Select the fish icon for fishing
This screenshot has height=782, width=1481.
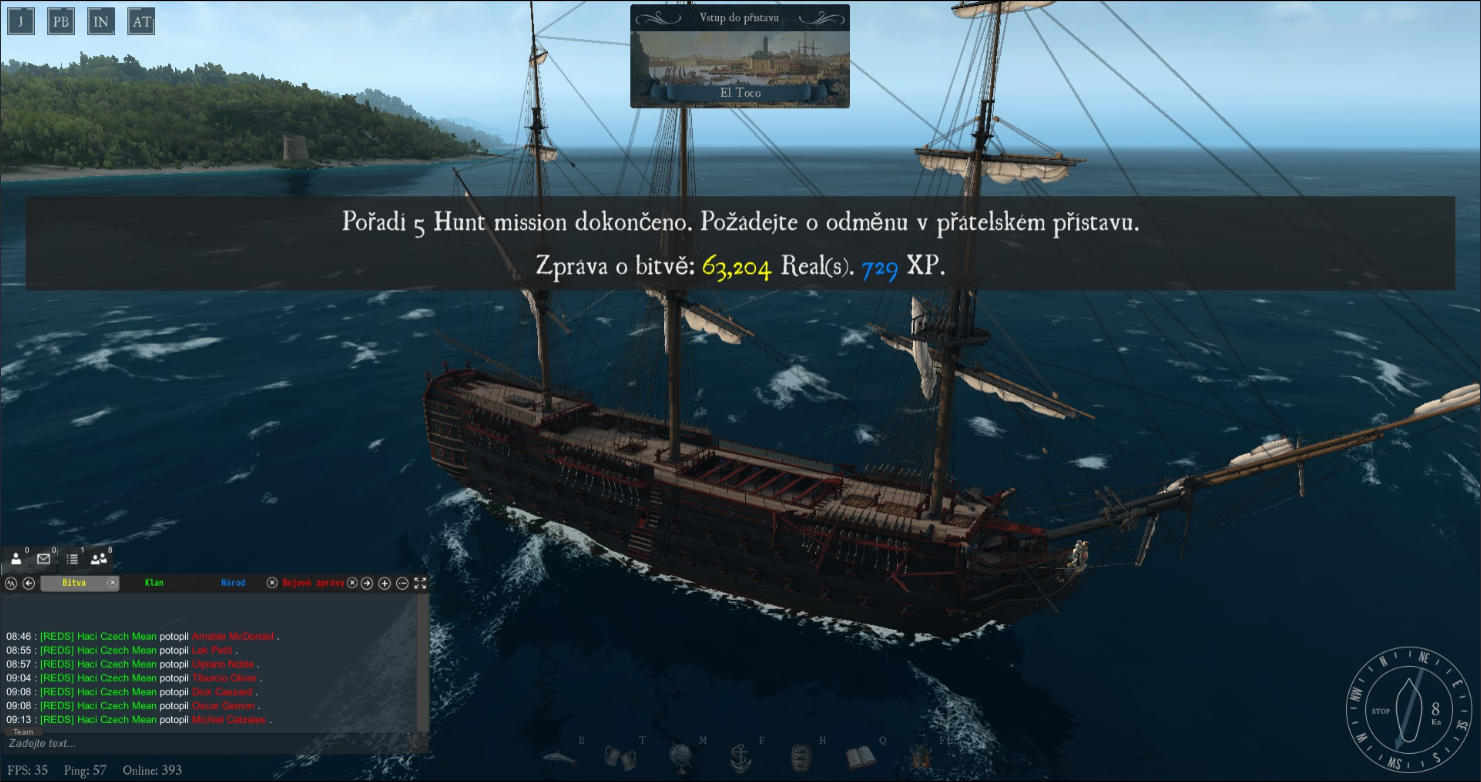[559, 757]
